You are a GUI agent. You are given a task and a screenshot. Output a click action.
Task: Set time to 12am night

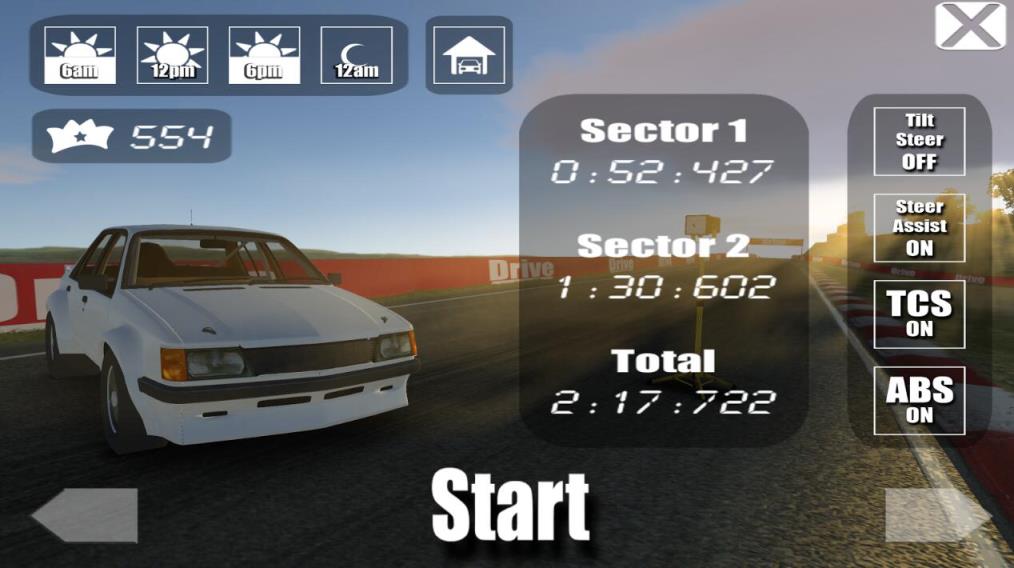(x=356, y=55)
